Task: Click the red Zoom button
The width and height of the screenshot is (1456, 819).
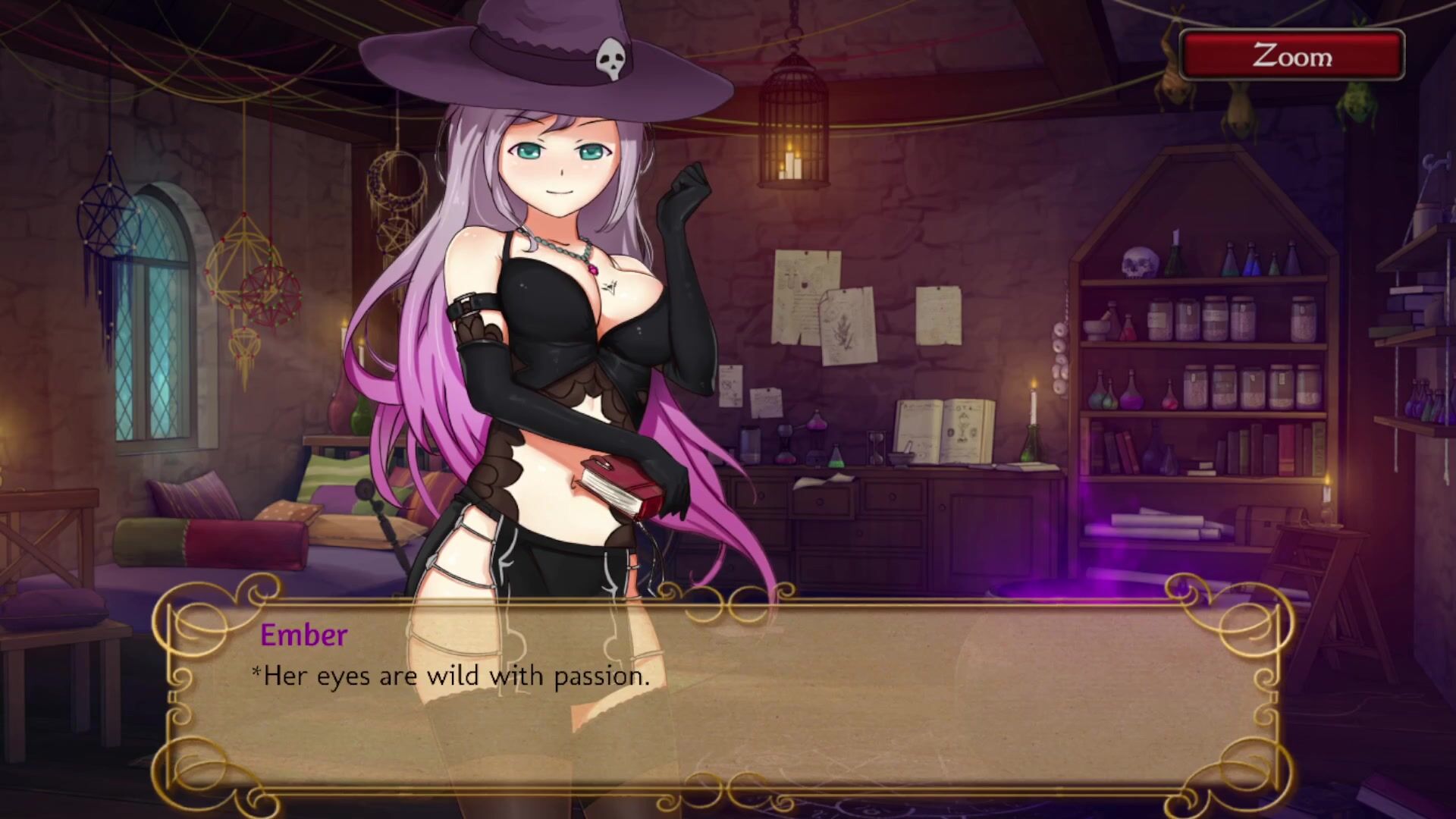Action: coord(1291,55)
